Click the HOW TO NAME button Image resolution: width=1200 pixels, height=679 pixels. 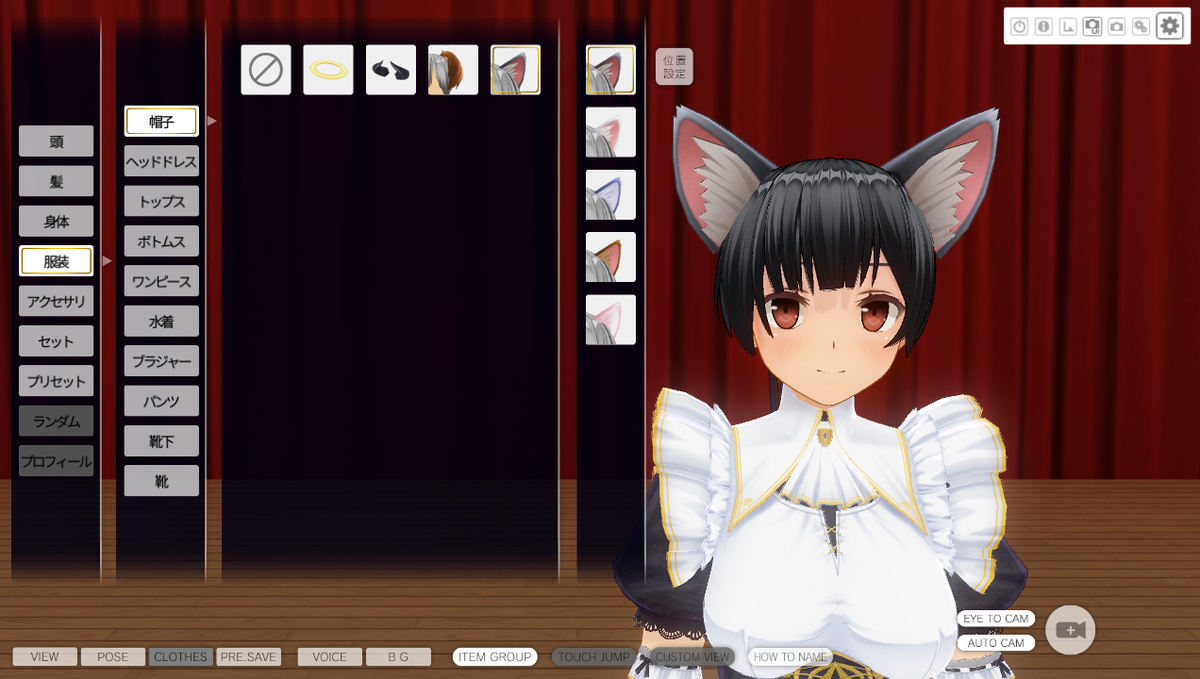point(790,657)
